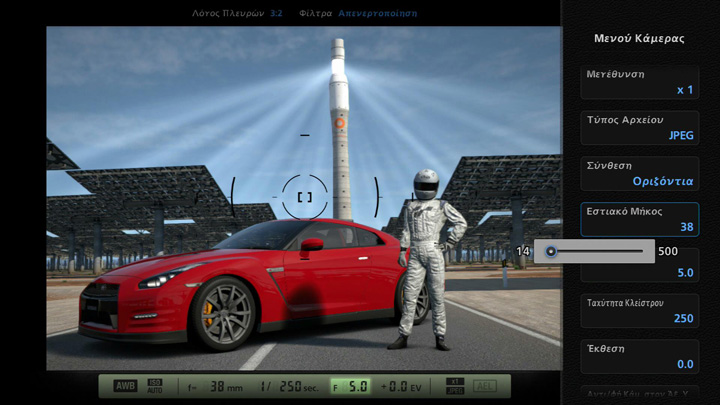Open the Ταχύτητα Κλείστρου shutter speed setting
The image size is (720, 405).
640,310
